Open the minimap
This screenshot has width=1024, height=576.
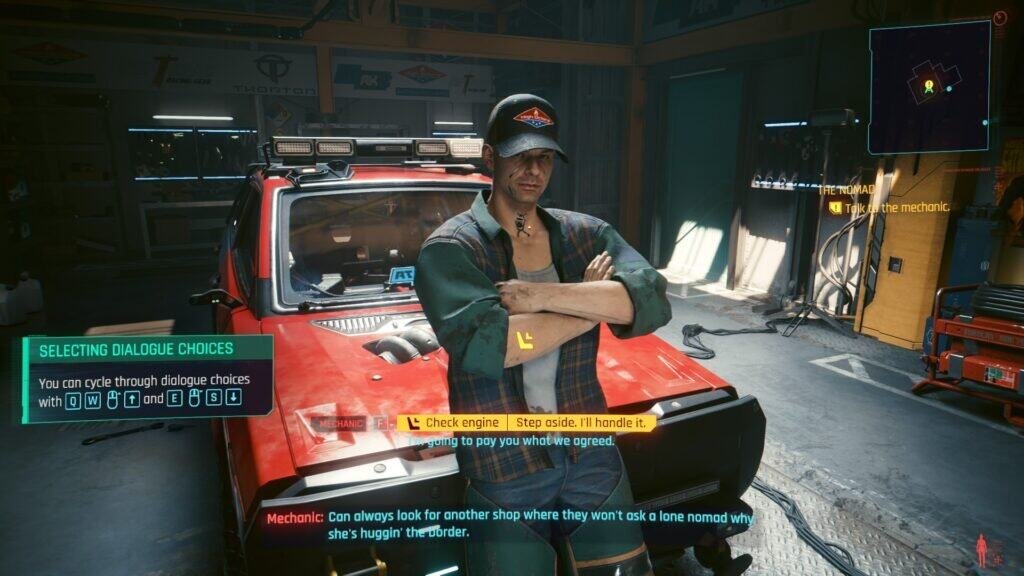pos(928,87)
